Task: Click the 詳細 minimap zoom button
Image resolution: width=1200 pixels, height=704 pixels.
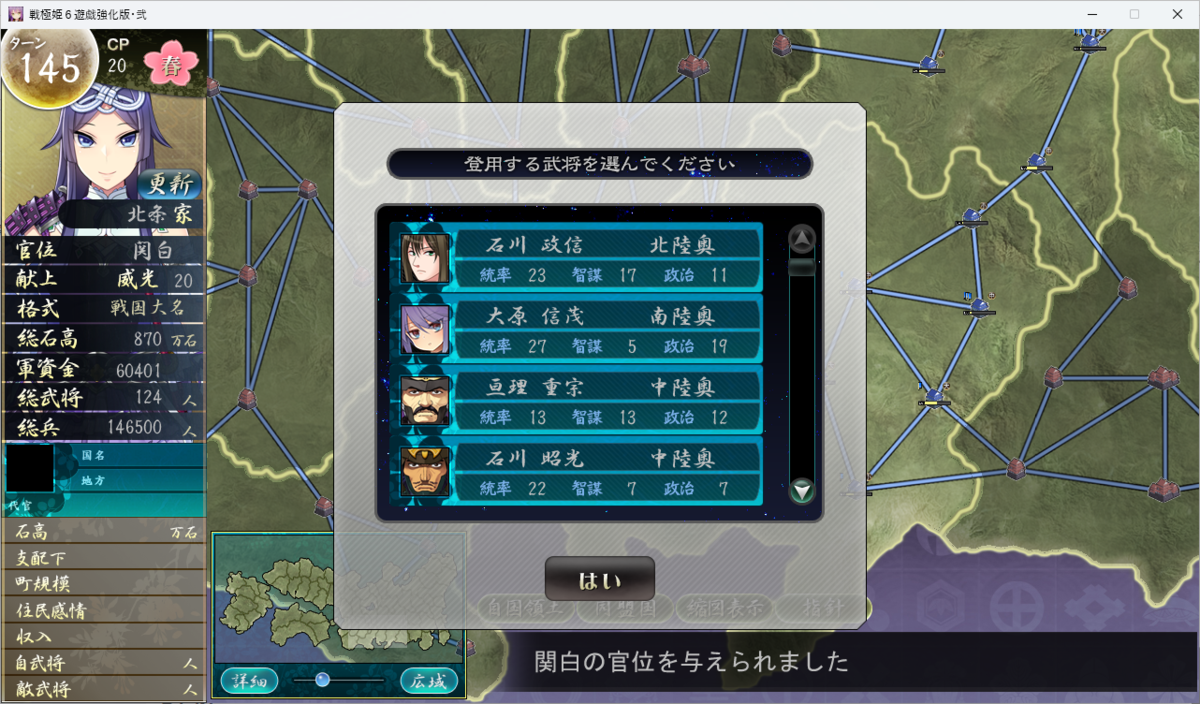Action: tap(249, 681)
